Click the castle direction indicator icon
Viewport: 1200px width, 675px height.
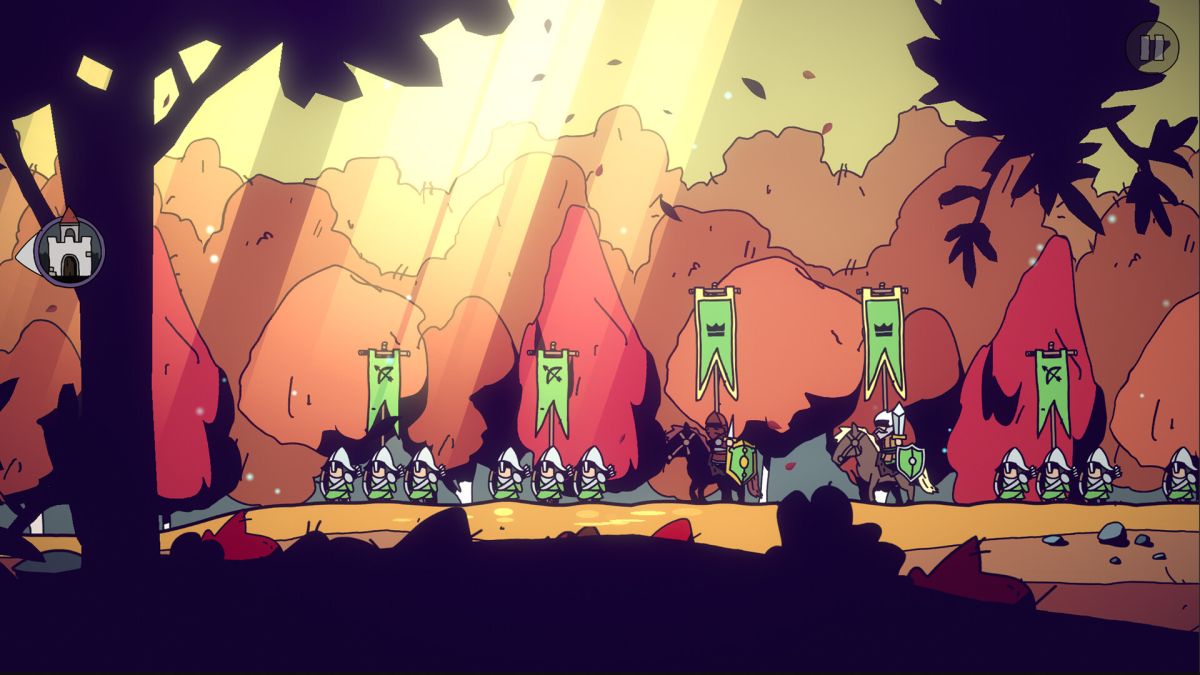(x=68, y=252)
